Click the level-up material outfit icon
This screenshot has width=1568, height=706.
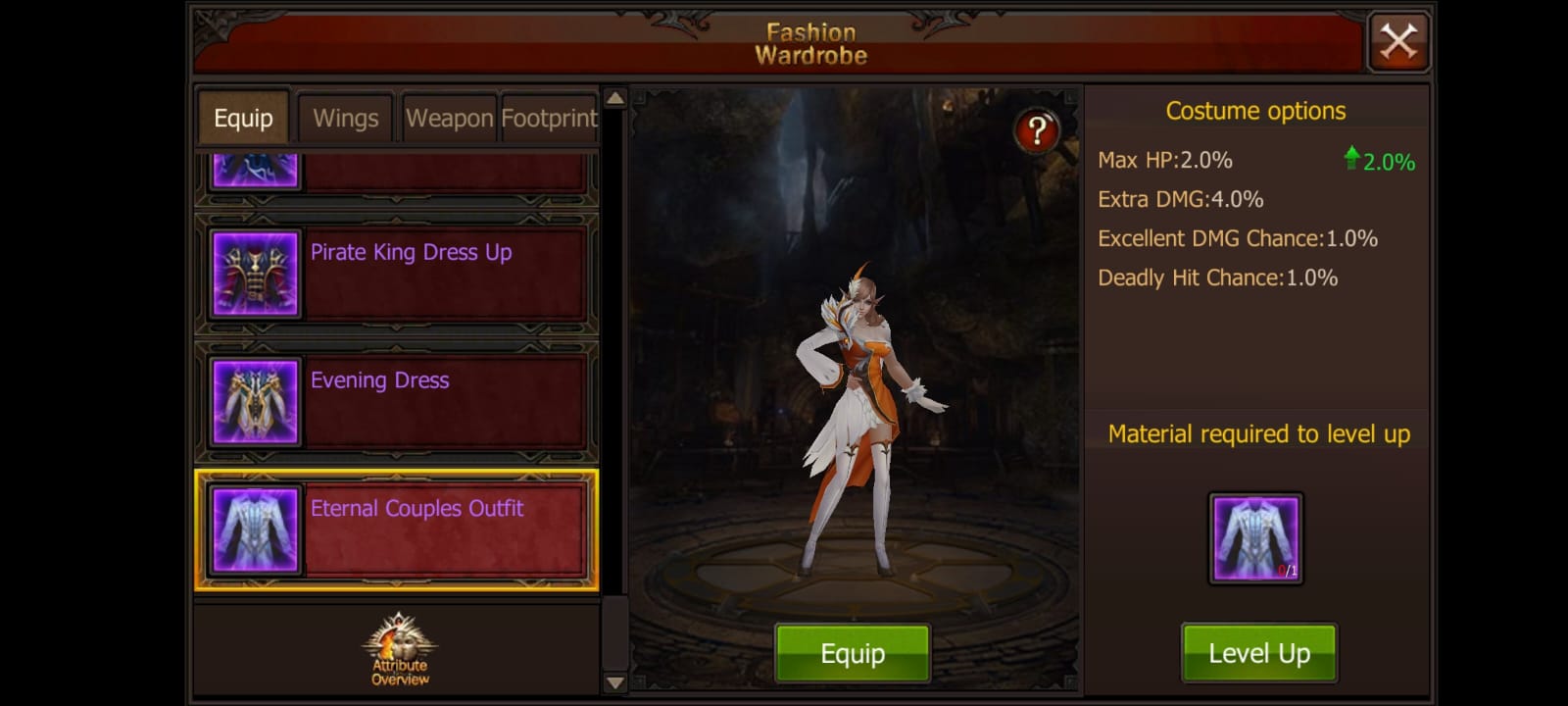1255,538
